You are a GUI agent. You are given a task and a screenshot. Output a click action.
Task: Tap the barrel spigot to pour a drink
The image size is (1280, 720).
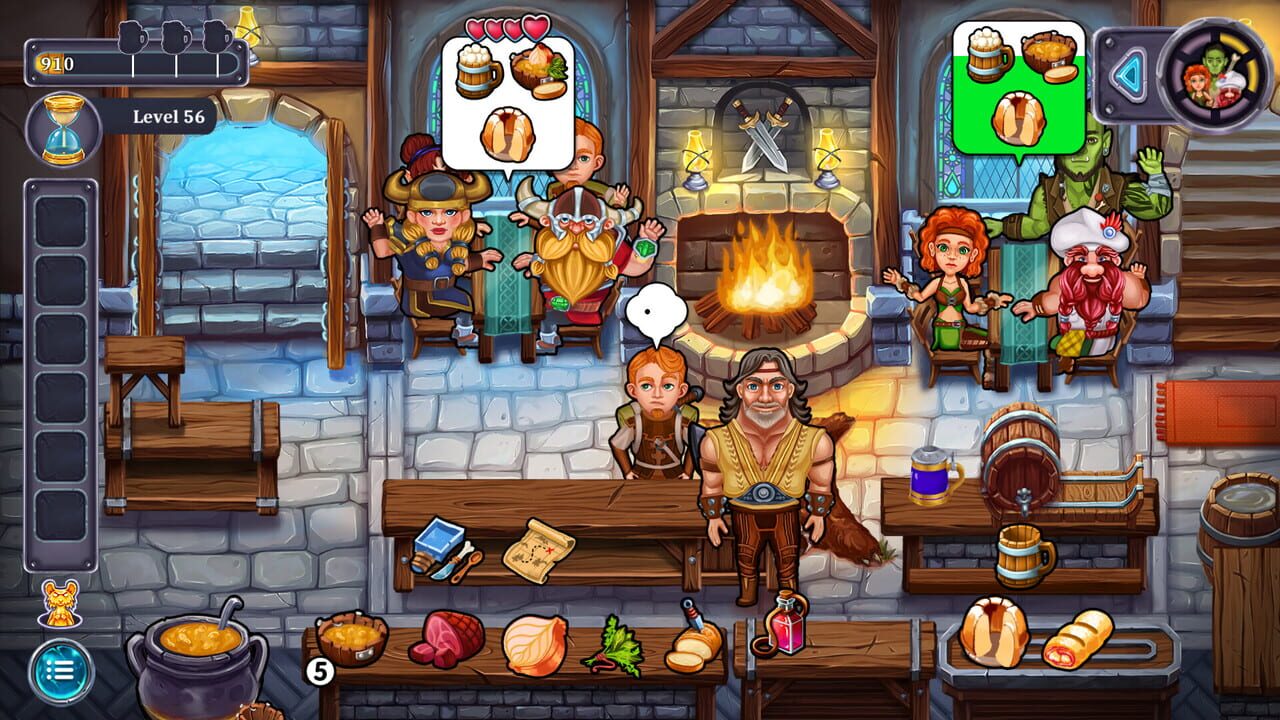1022,497
